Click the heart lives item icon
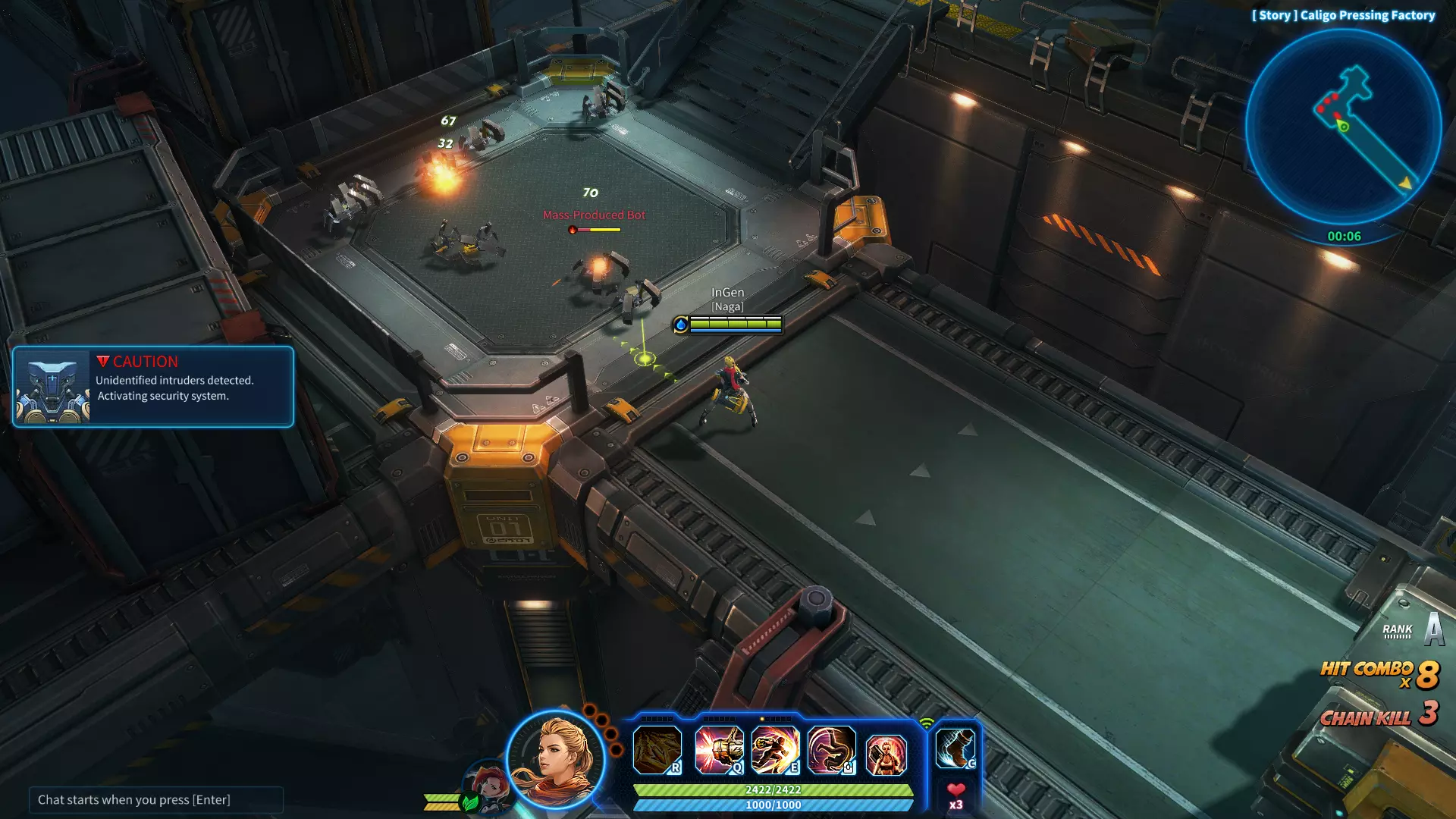1456x819 pixels. [955, 791]
